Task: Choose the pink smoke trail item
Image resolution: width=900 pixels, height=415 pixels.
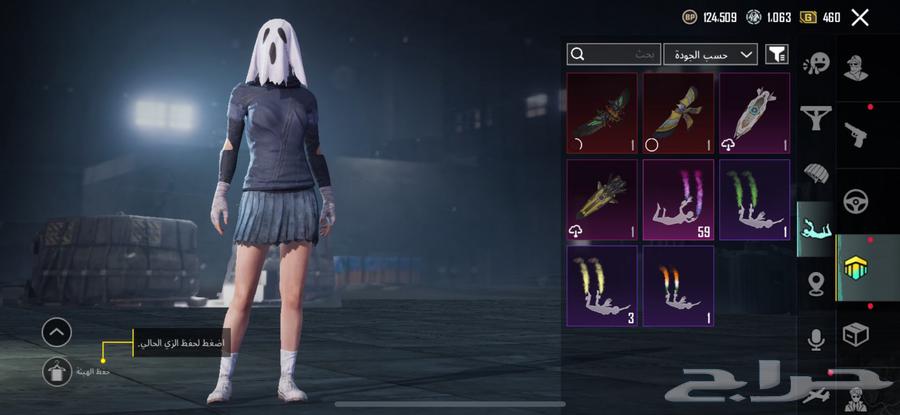Action: pos(678,200)
